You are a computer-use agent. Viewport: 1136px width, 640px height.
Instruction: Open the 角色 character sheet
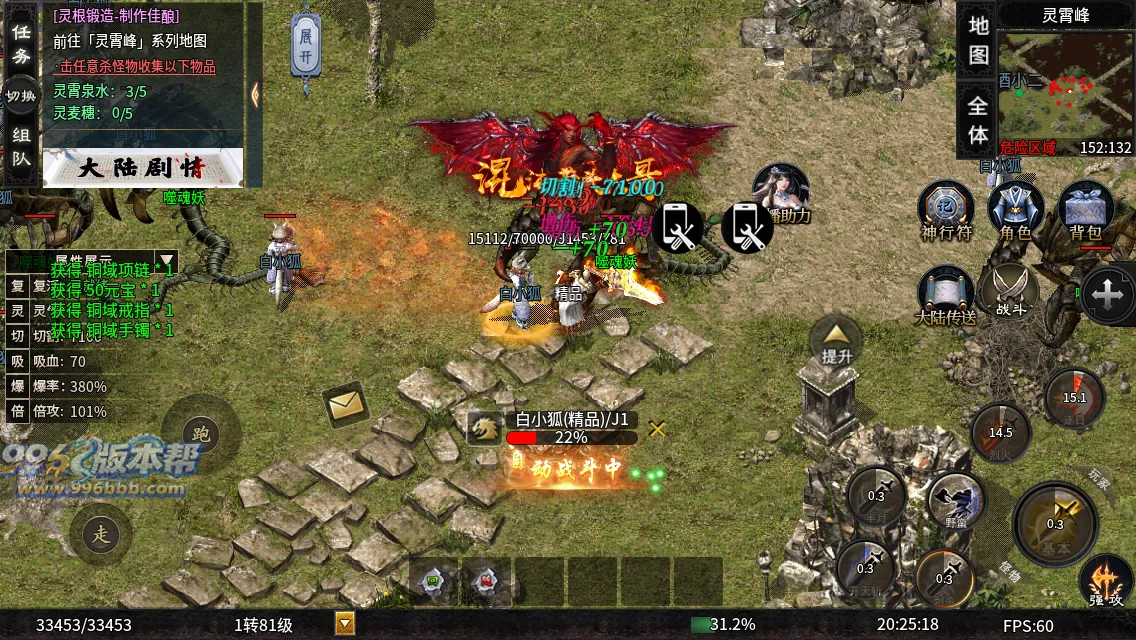pos(1016,210)
